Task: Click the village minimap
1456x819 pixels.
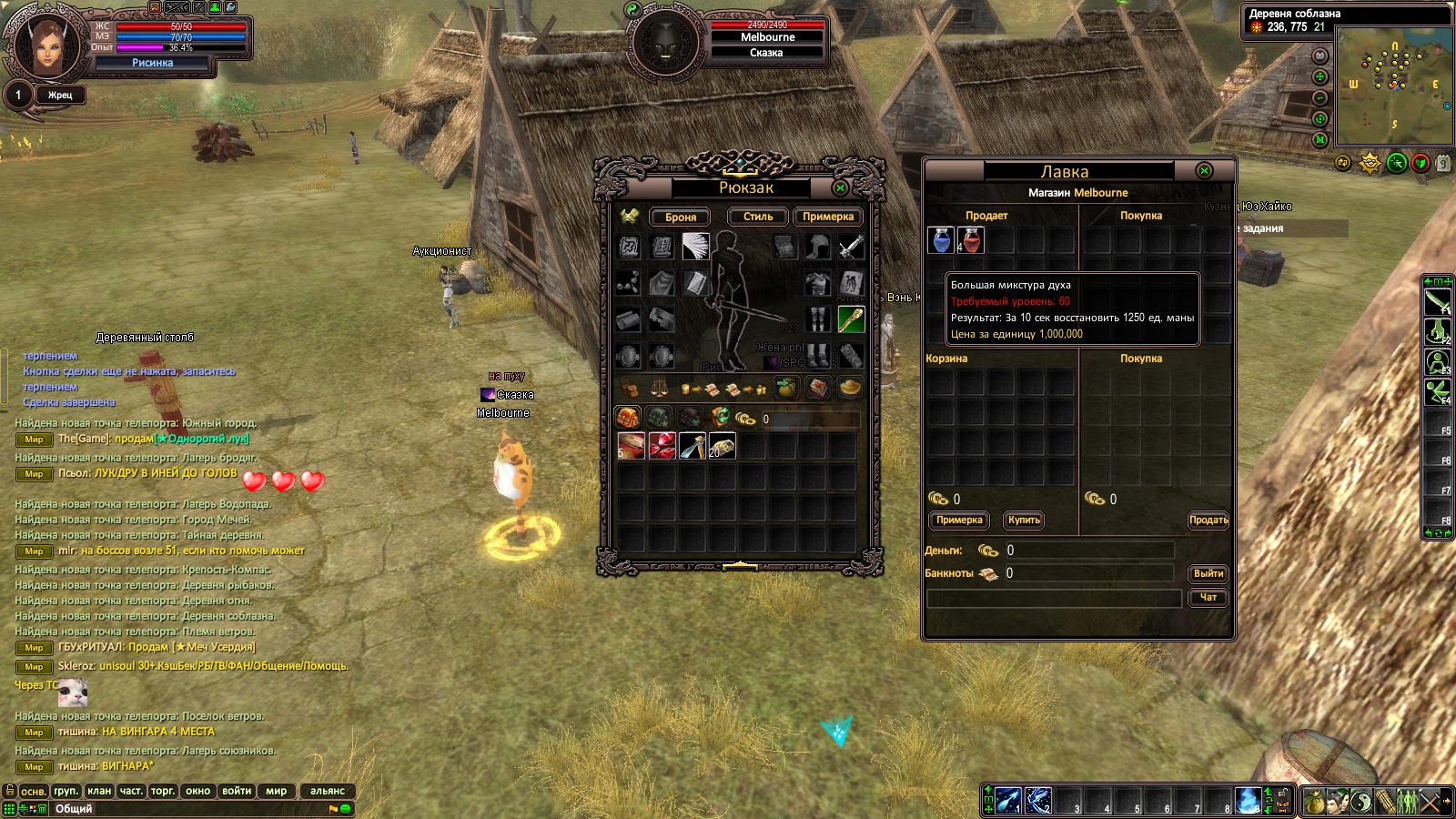Action: [1391, 85]
